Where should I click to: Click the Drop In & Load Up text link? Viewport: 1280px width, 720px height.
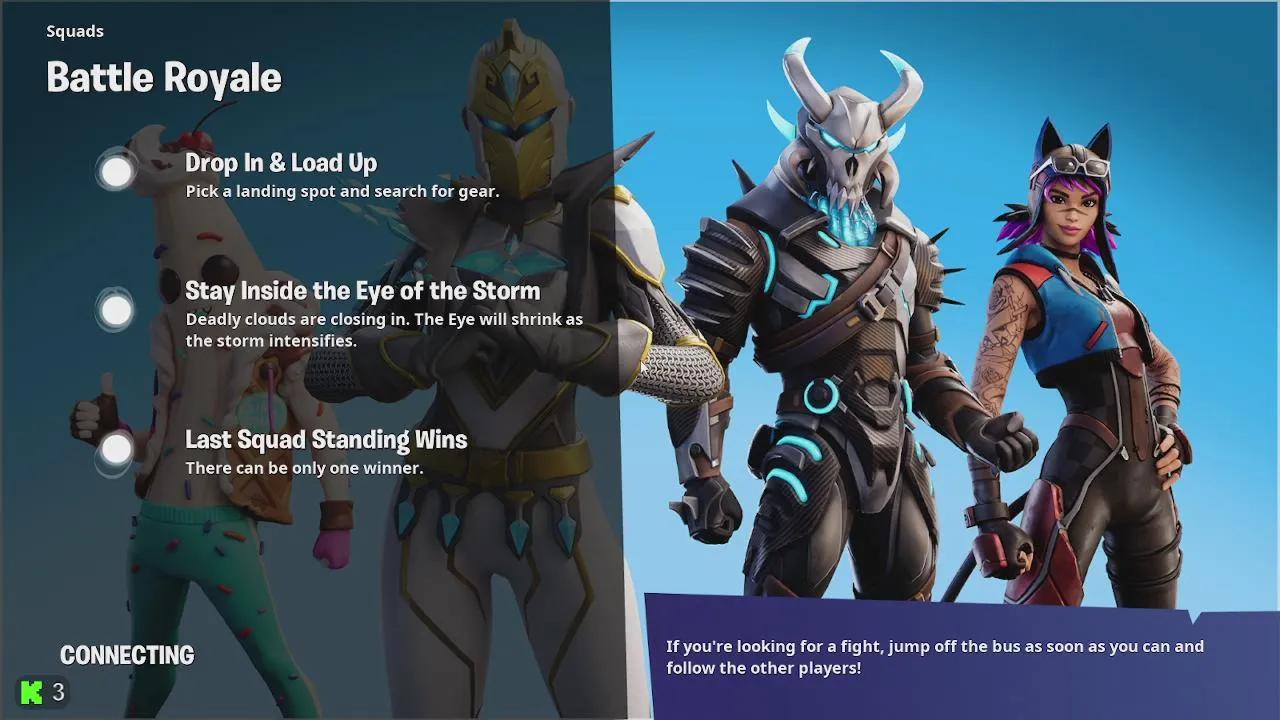point(281,162)
